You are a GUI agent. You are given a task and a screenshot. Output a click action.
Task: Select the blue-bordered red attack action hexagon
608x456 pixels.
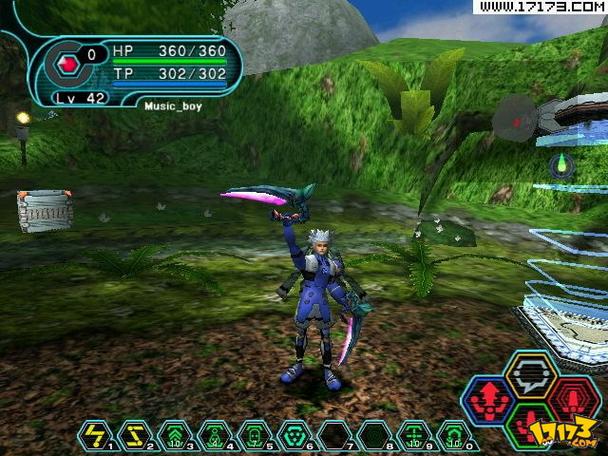(490, 400)
